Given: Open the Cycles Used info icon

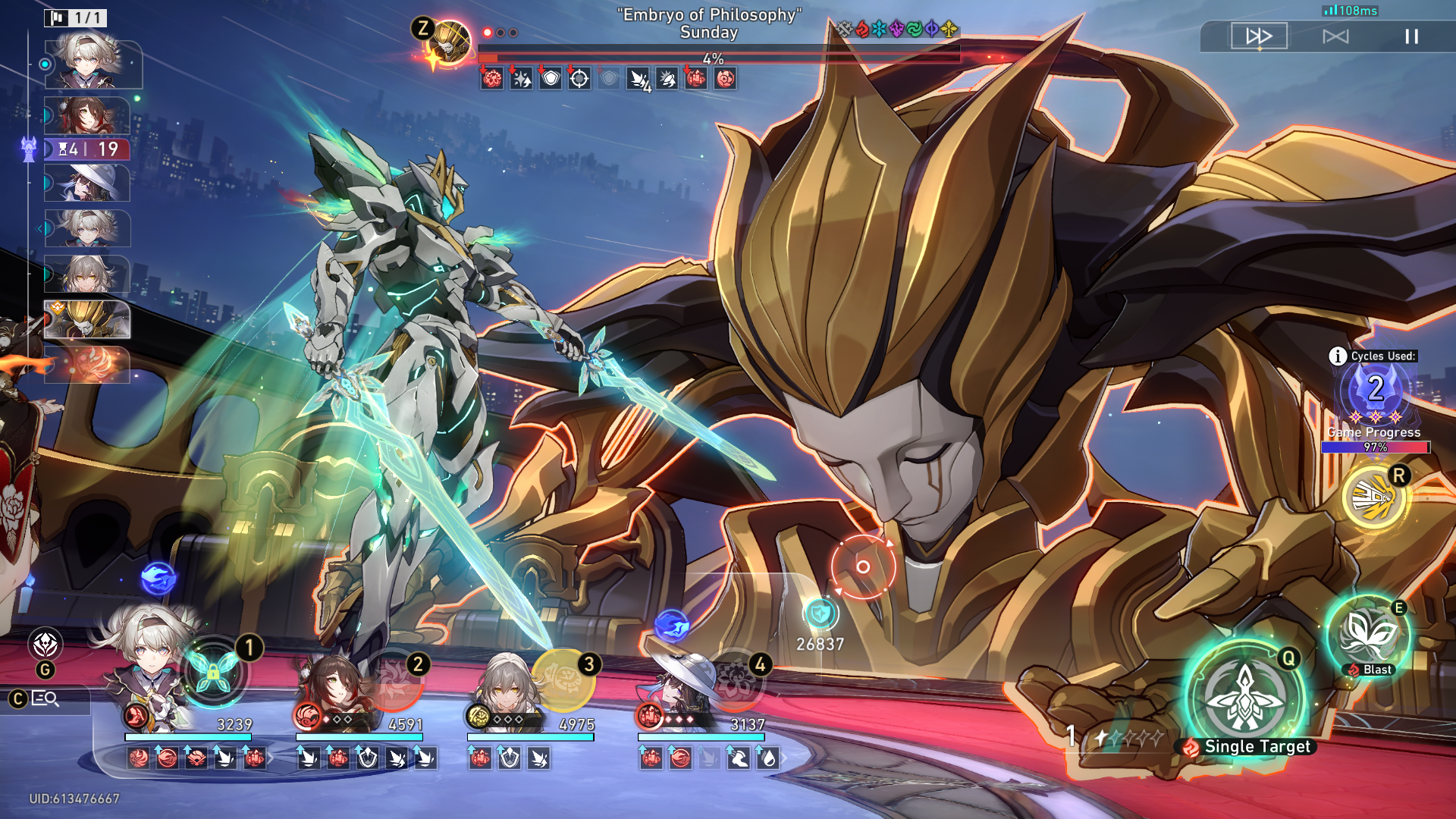Looking at the screenshot, I should tap(1338, 356).
